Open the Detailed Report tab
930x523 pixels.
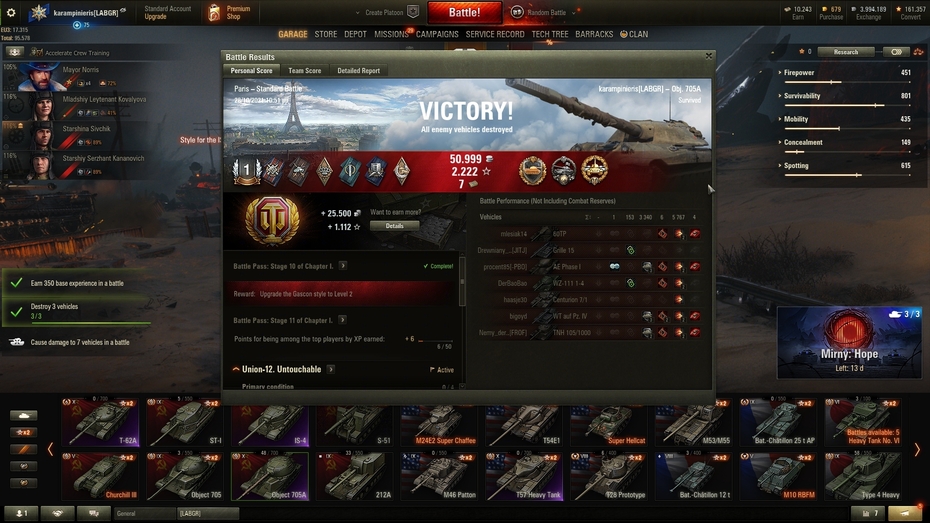tap(358, 71)
